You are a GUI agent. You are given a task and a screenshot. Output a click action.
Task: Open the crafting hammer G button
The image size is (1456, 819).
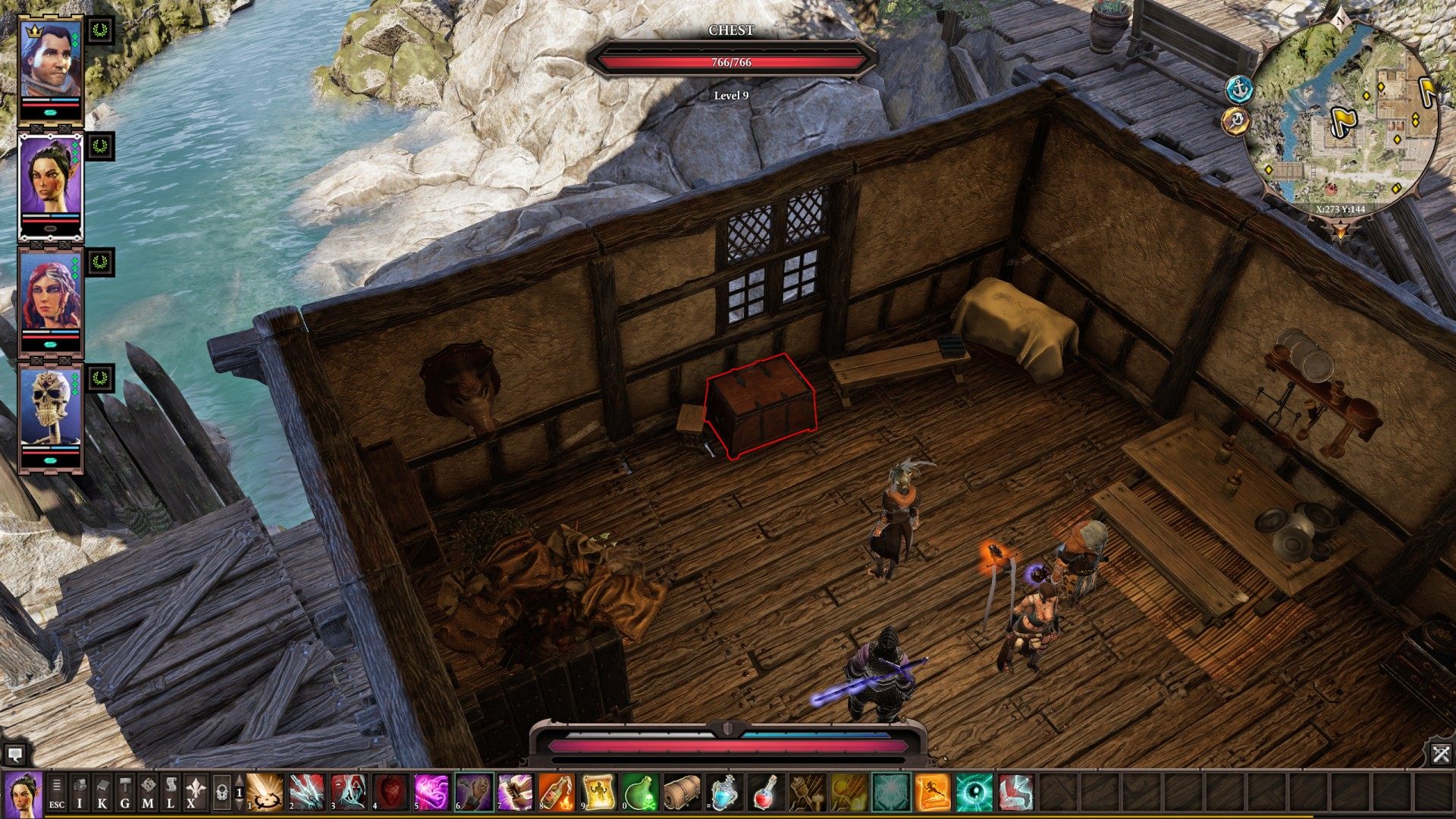125,792
